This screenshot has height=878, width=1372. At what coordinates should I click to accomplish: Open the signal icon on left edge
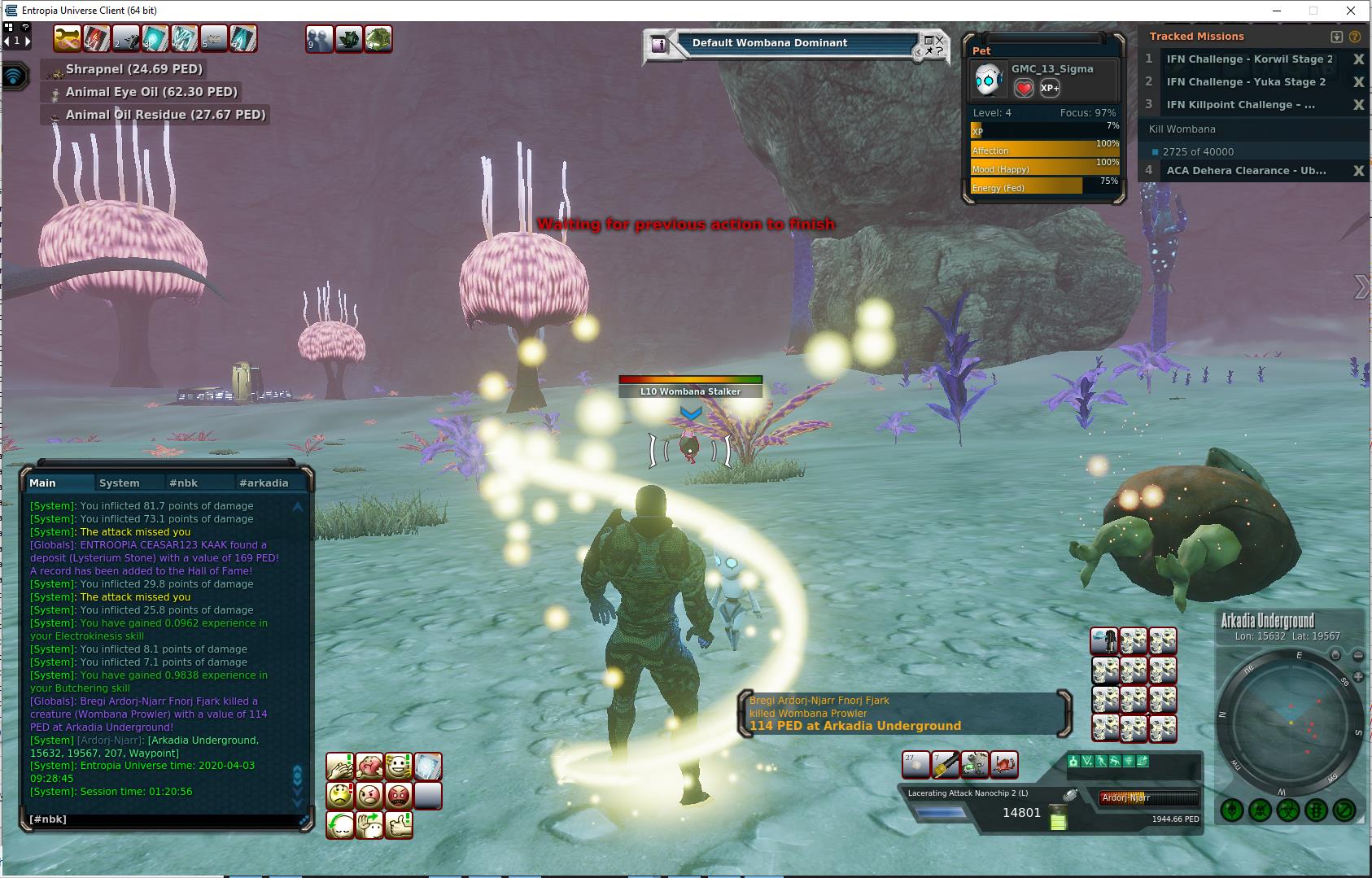(x=15, y=76)
